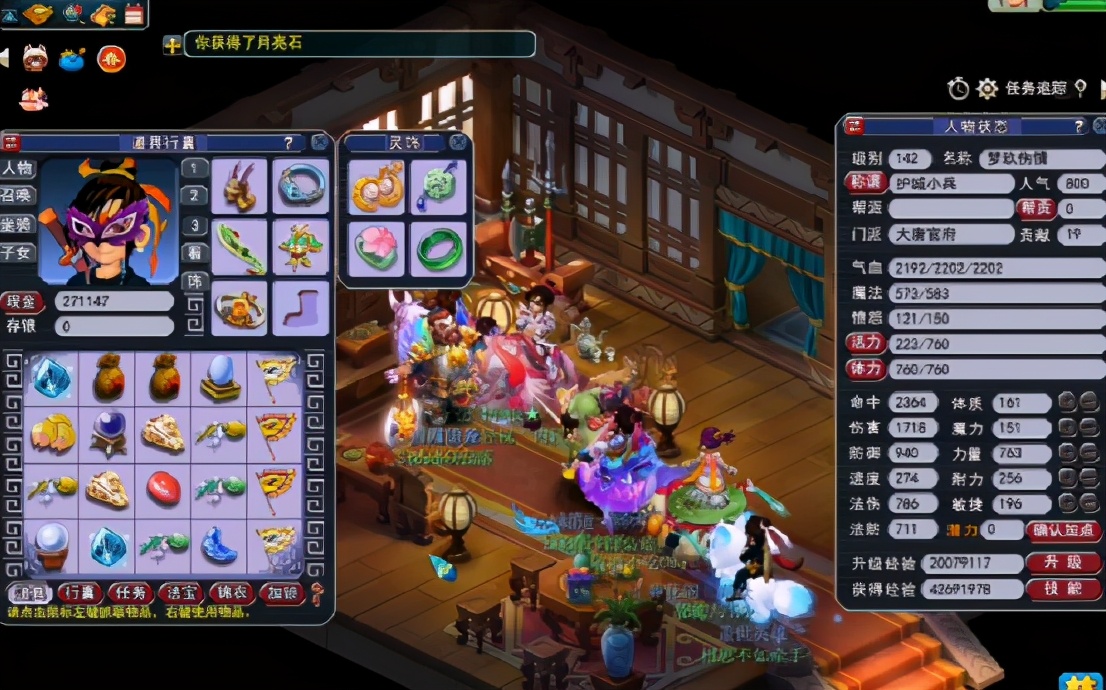Click the 称谓 title button
Viewport: 1106px width, 690px height.
(x=864, y=183)
